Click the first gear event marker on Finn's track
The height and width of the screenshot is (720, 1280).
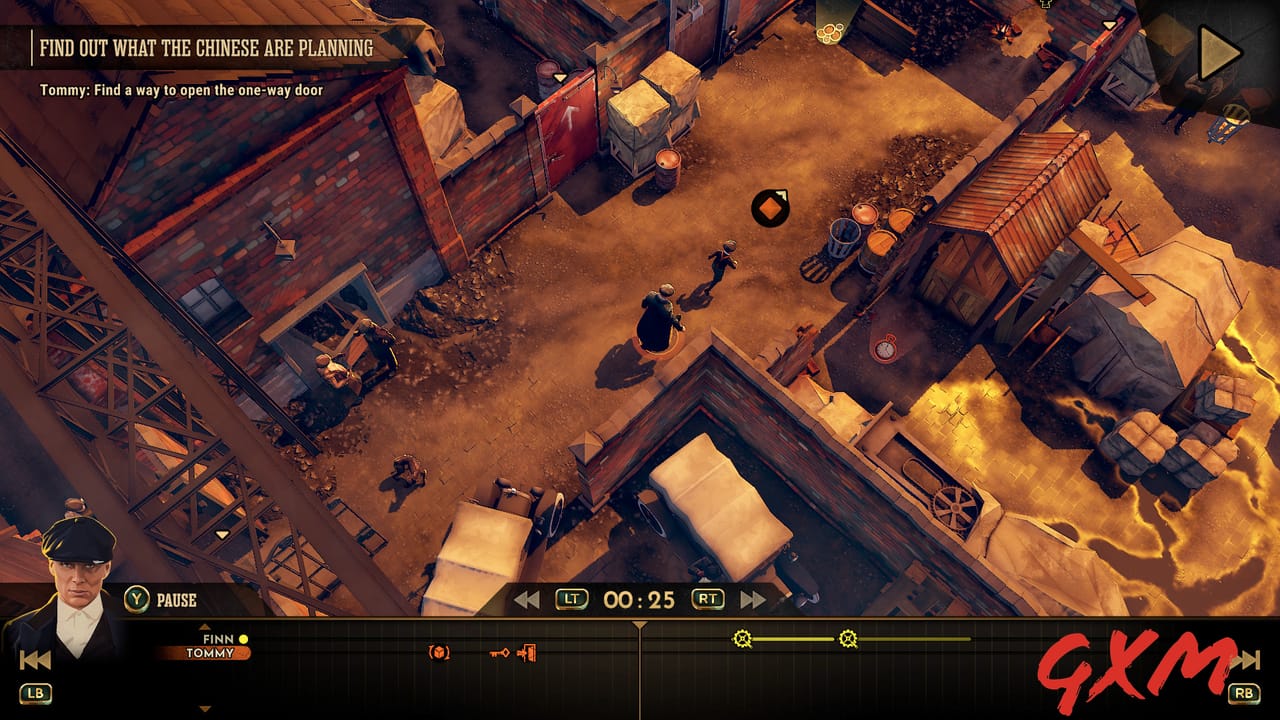(x=742, y=638)
